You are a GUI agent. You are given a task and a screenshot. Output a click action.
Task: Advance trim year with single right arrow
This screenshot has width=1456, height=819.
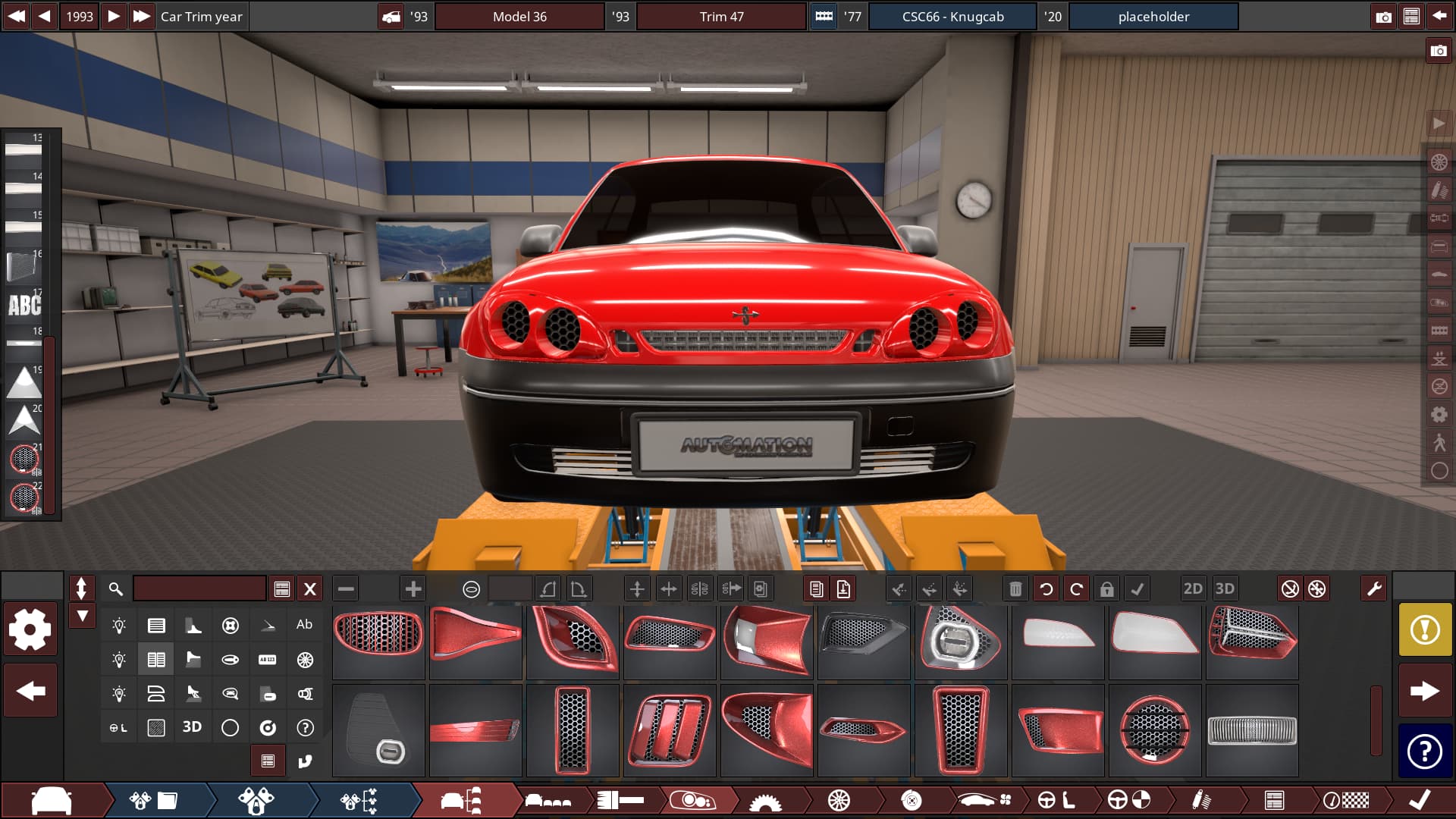click(113, 17)
